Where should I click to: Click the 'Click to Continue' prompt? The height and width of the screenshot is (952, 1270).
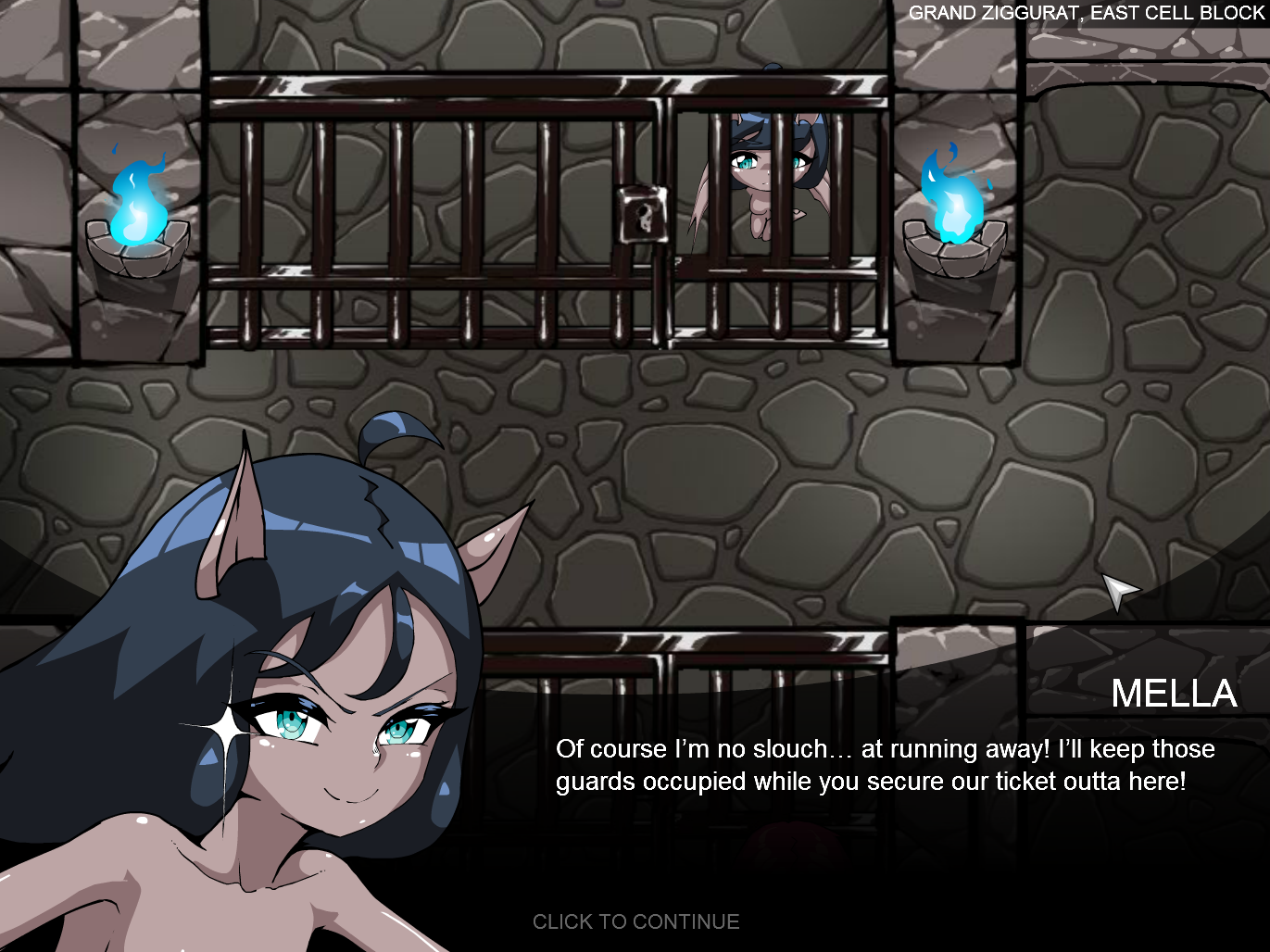tap(635, 921)
